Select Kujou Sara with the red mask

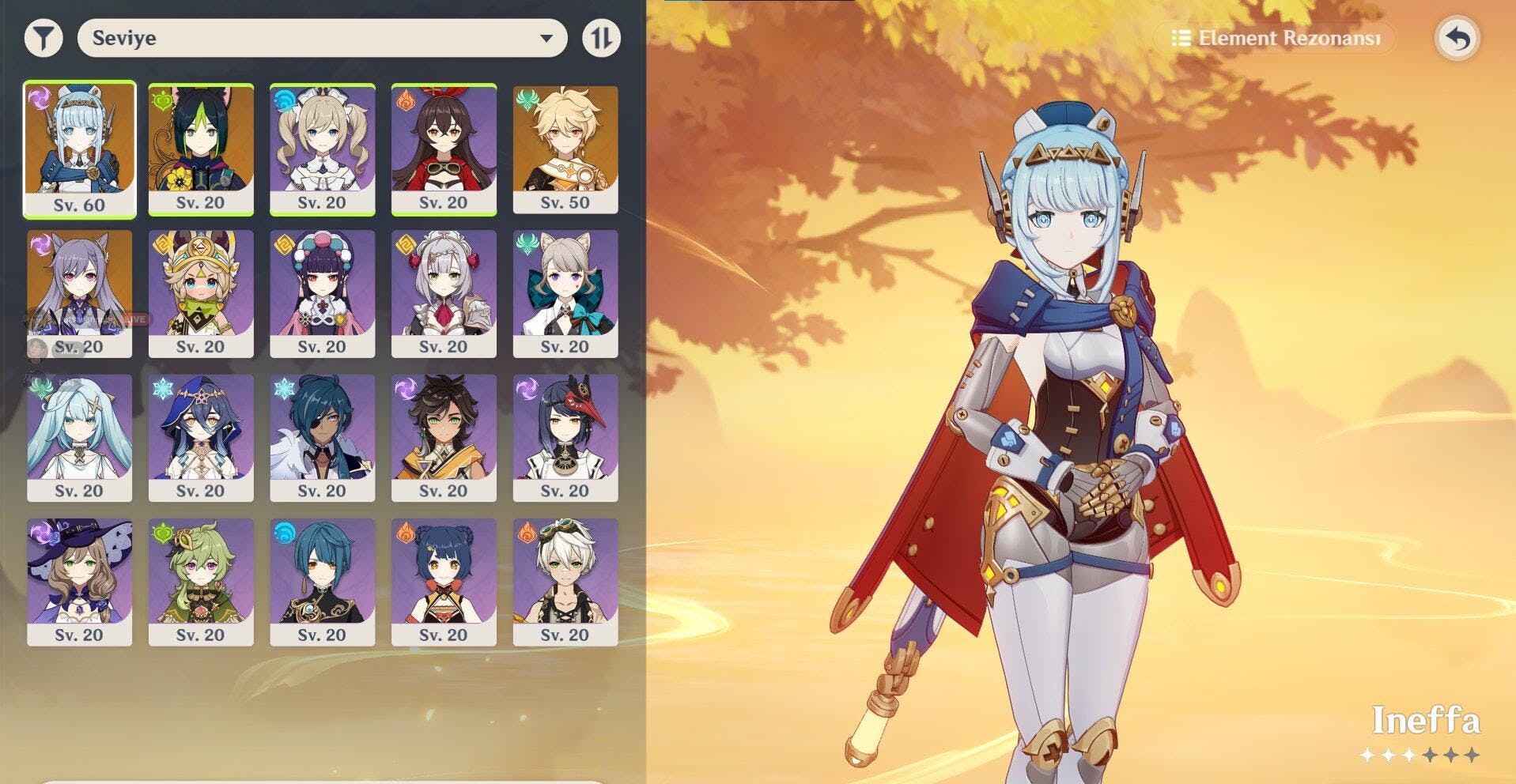coord(565,437)
